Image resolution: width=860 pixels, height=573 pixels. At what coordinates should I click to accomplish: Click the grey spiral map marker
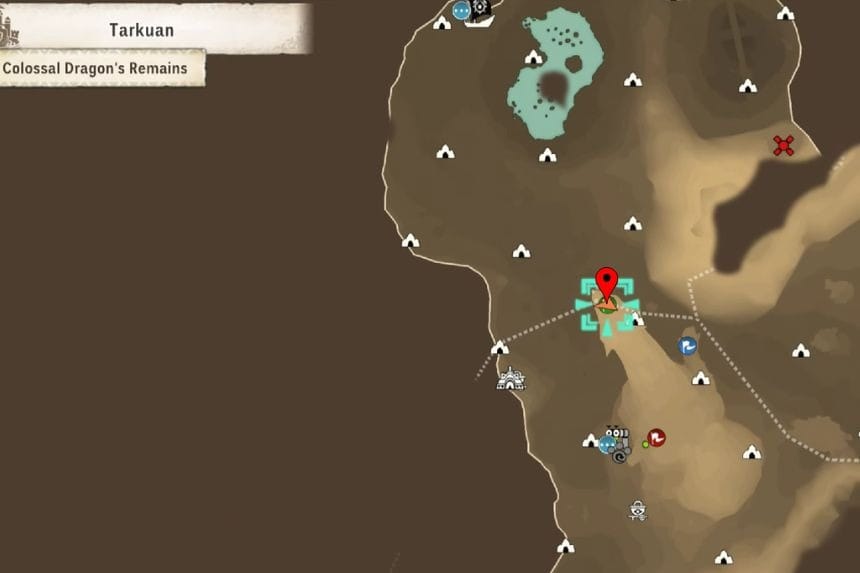(620, 456)
